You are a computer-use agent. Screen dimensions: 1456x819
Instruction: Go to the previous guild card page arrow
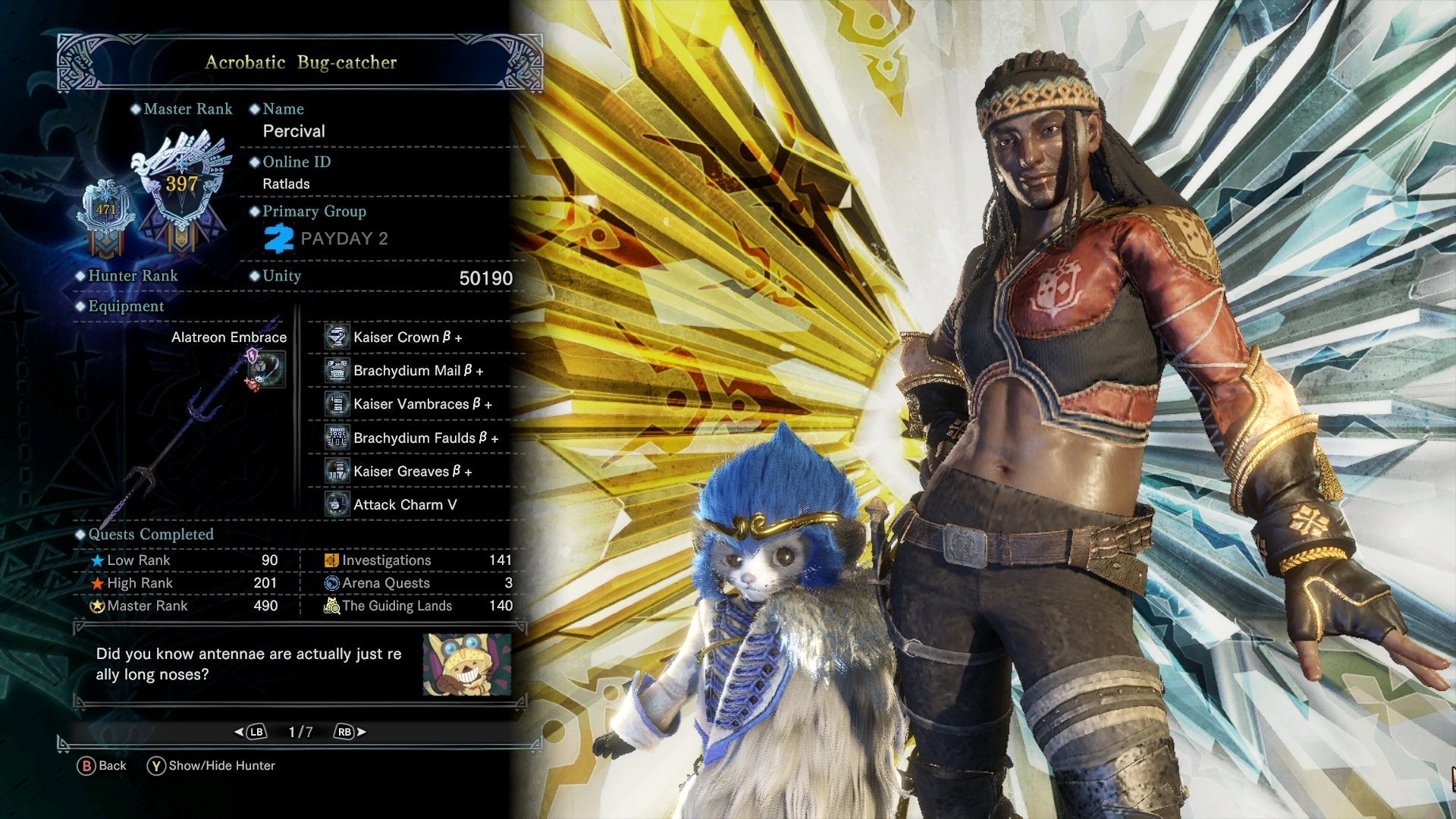coord(251,732)
